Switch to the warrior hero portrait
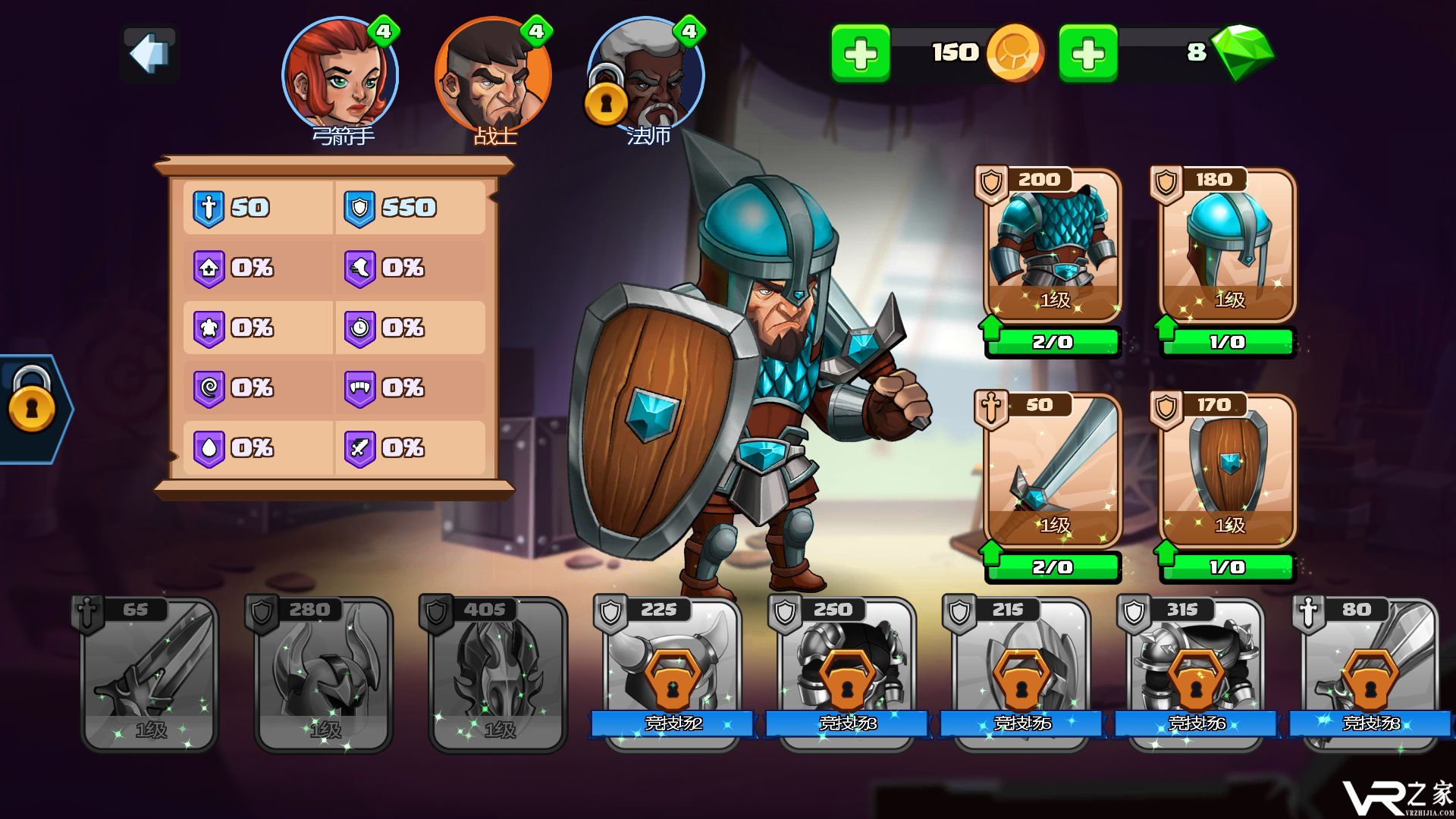1456x819 pixels. pos(494,76)
